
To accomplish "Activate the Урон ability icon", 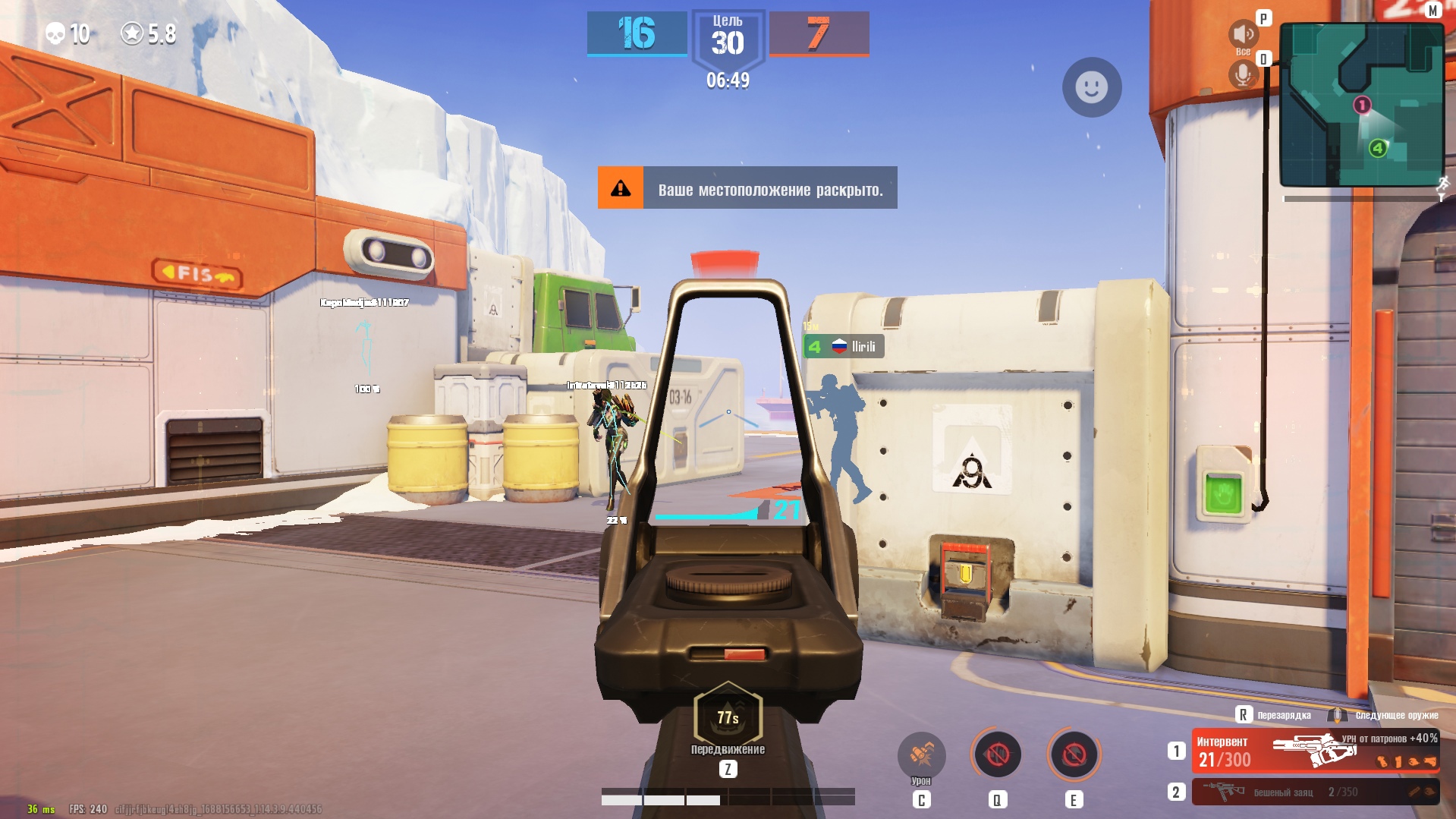I will coord(921,754).
